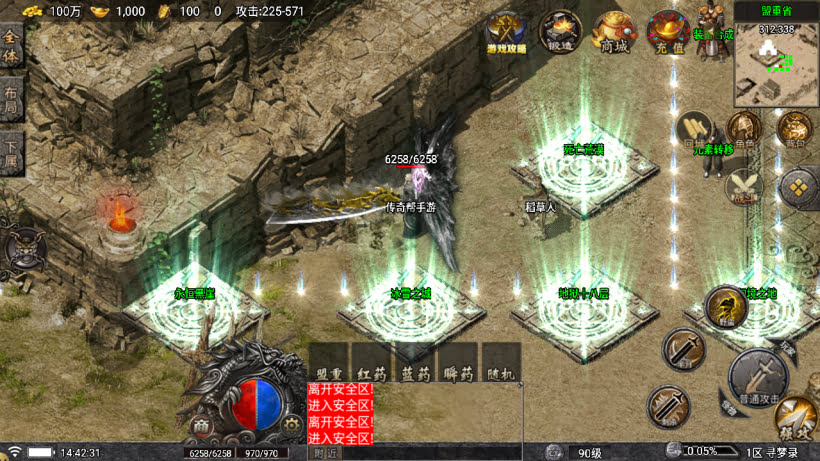
Task: Open the 背包 bag
Action: (x=795, y=130)
